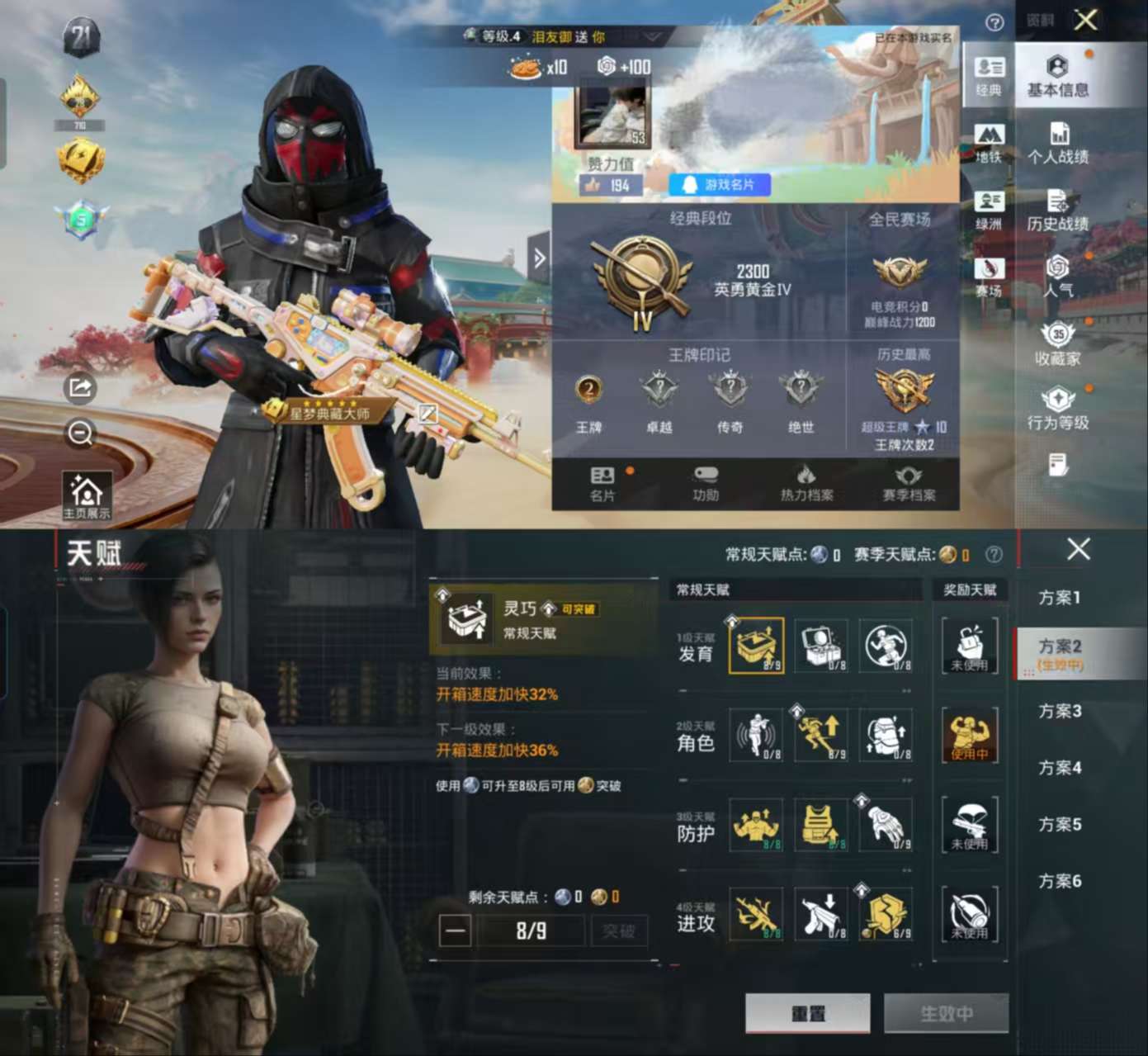Select the parachute reward talent

[x=970, y=825]
